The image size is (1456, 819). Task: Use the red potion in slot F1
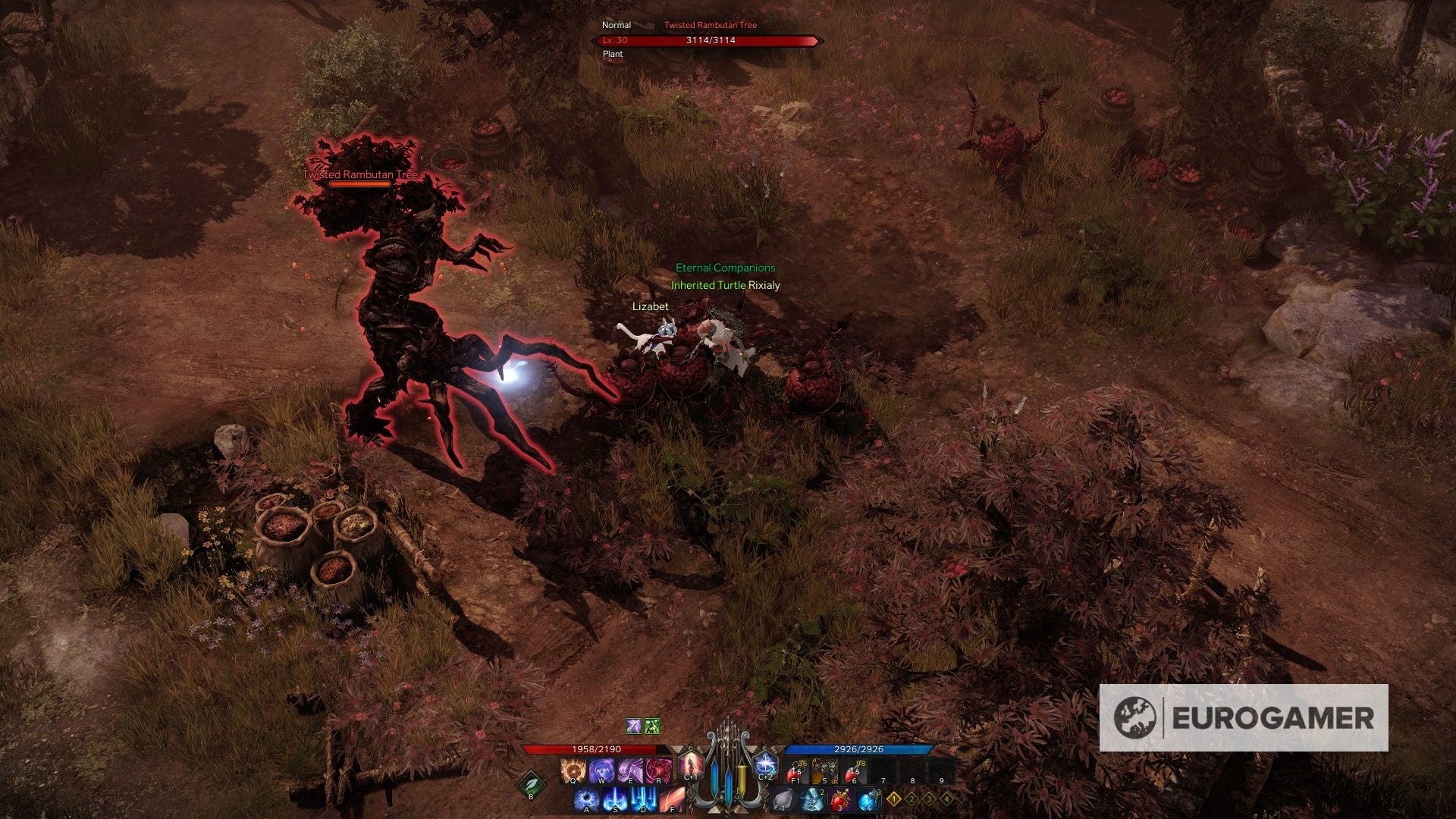(x=797, y=770)
